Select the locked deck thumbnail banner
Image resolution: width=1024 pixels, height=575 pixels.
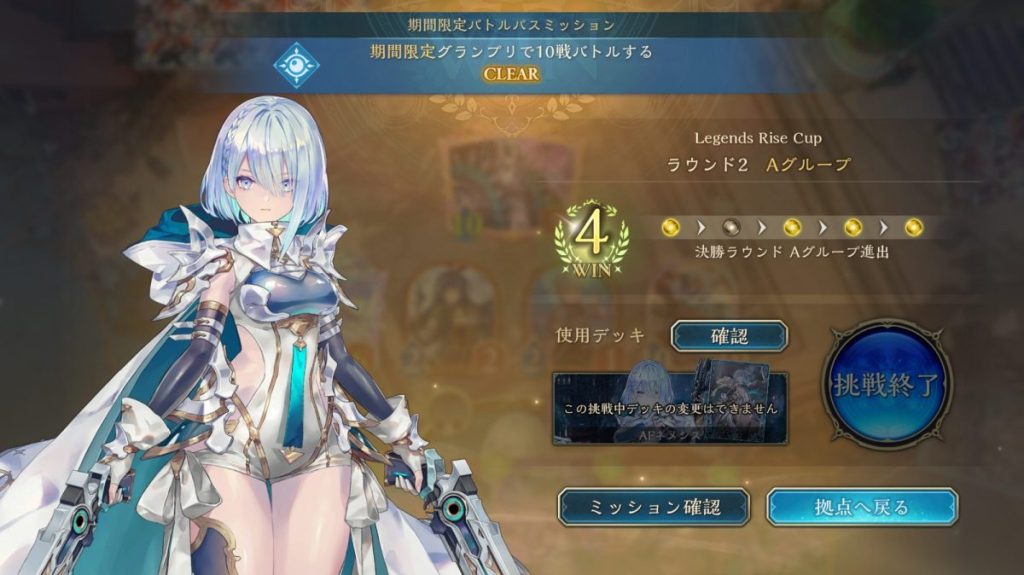[x=670, y=408]
